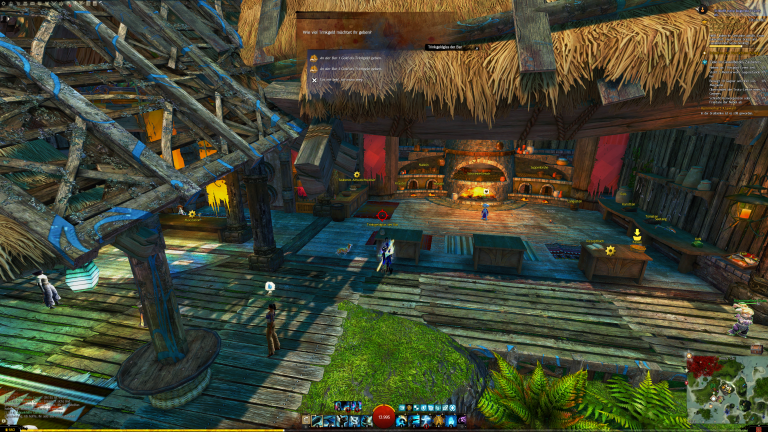
Task: Click the weapon swap slot left of skills
Action: click(x=306, y=421)
